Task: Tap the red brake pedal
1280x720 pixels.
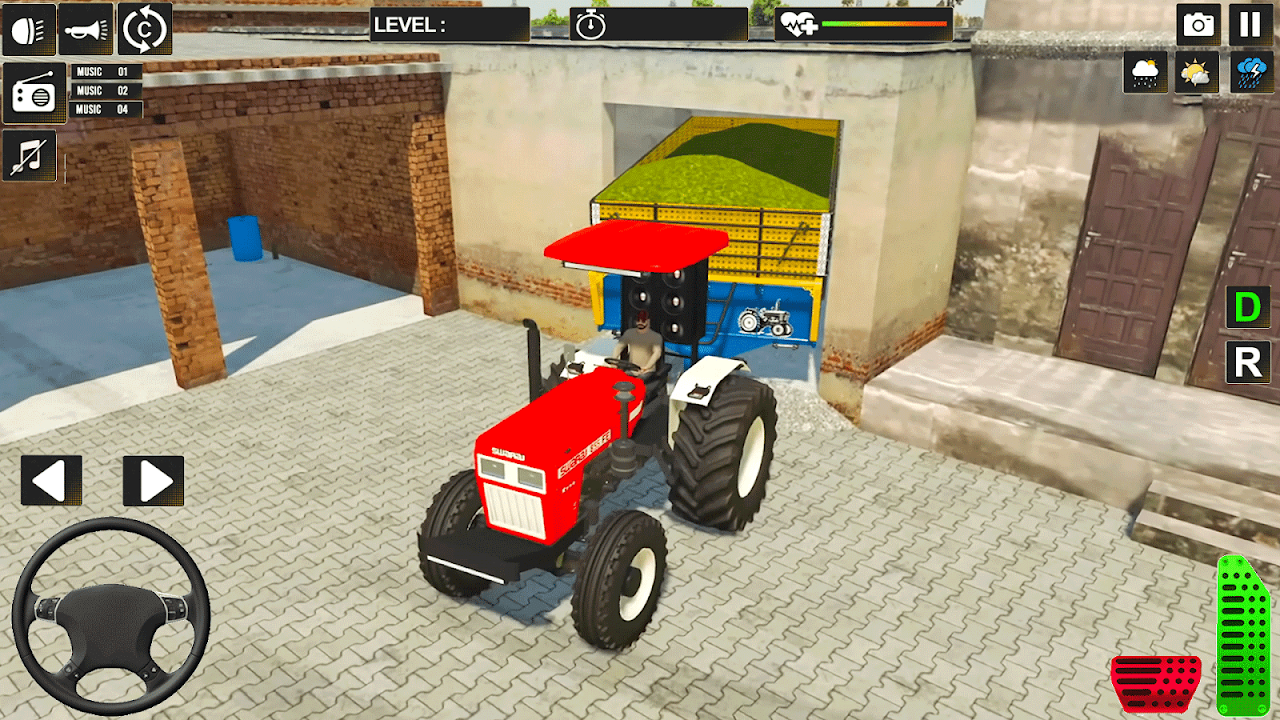Action: click(1156, 682)
